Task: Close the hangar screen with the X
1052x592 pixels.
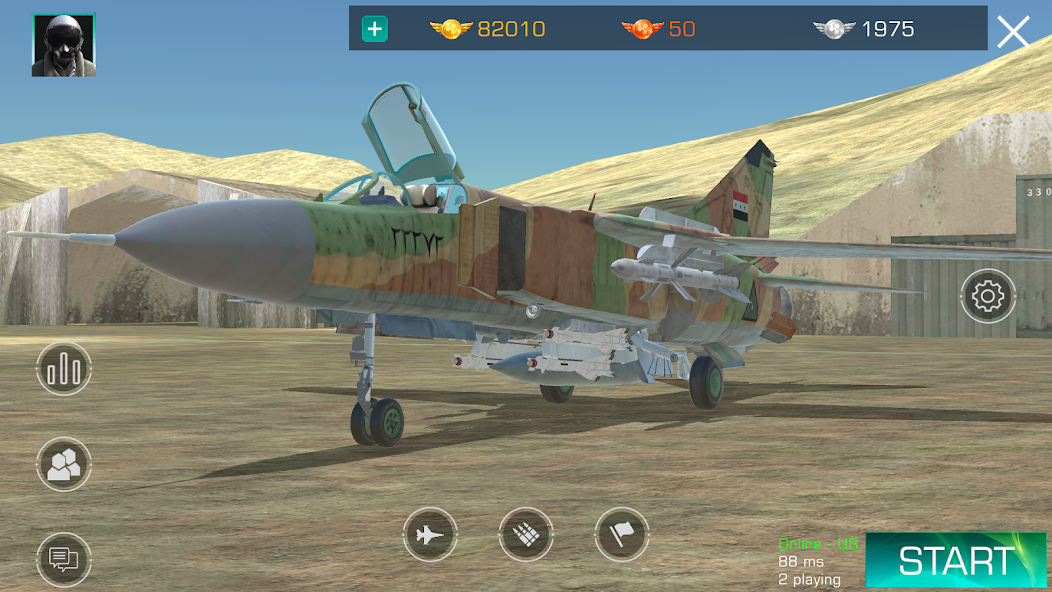Action: (1013, 32)
